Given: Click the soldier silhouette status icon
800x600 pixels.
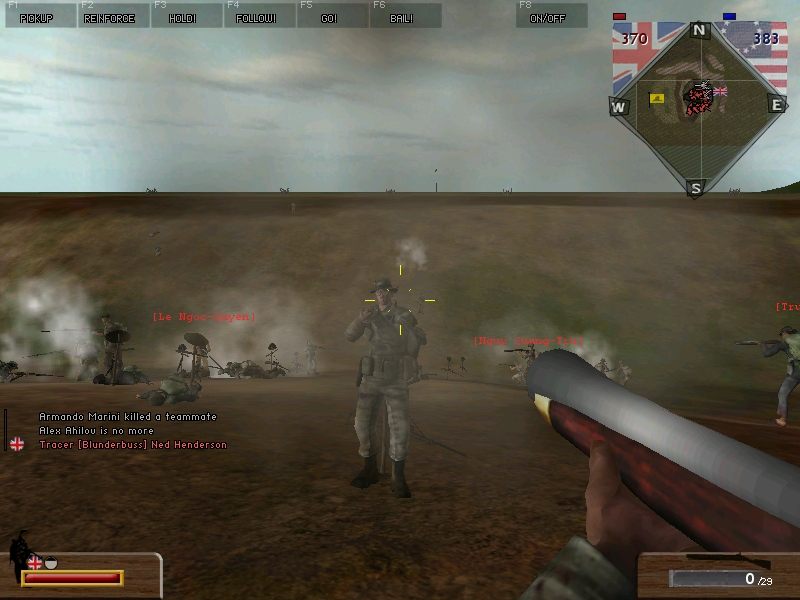Looking at the screenshot, I should coord(18,554).
